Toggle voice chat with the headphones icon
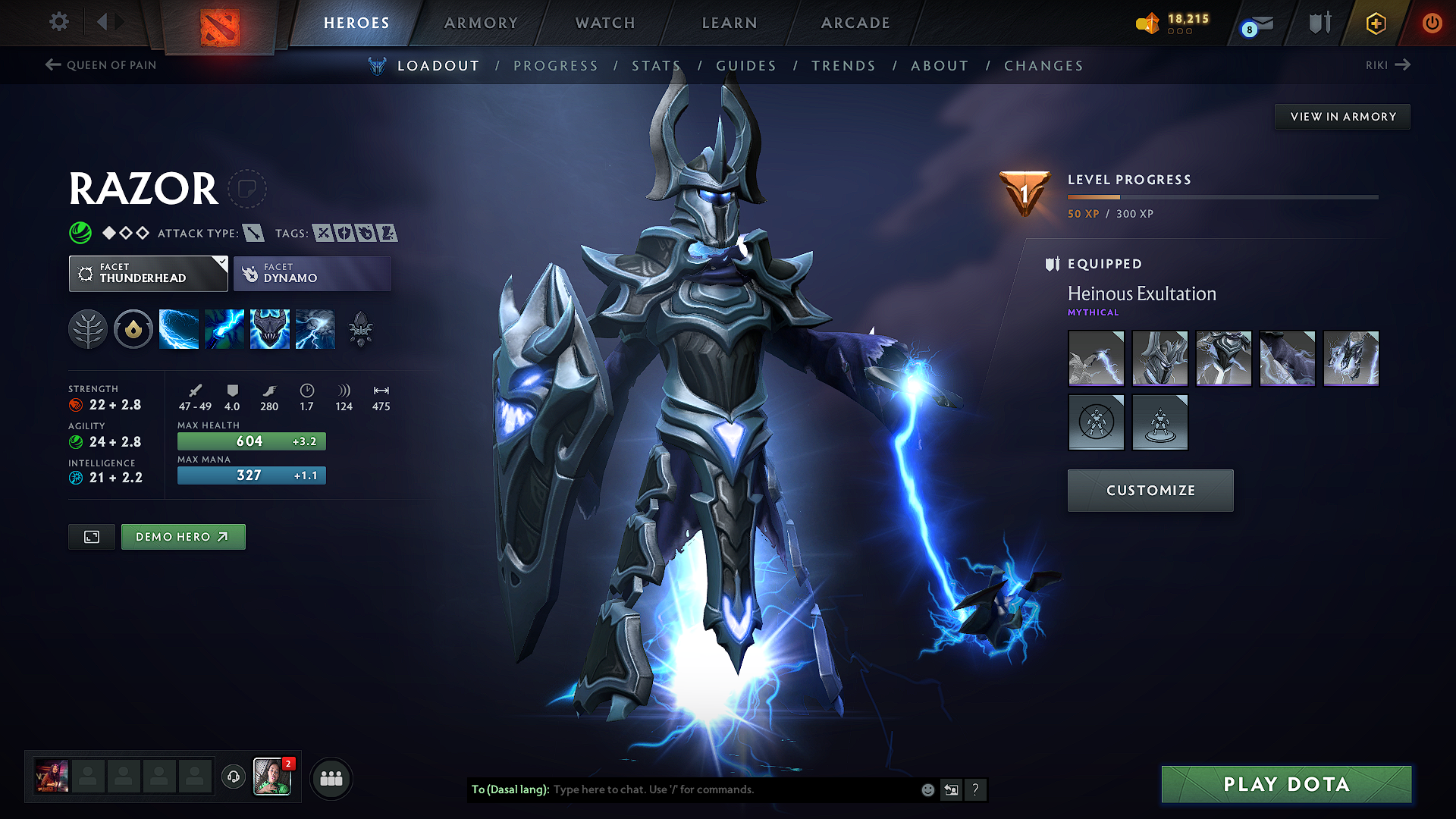This screenshot has width=1456, height=819. (x=233, y=777)
